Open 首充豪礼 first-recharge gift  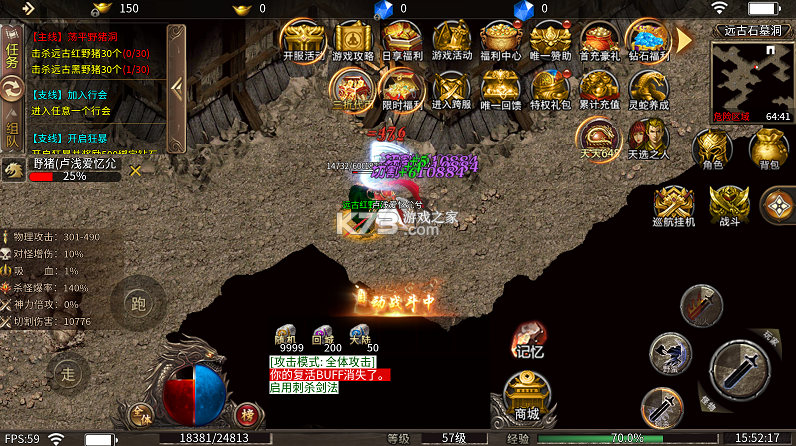click(598, 41)
